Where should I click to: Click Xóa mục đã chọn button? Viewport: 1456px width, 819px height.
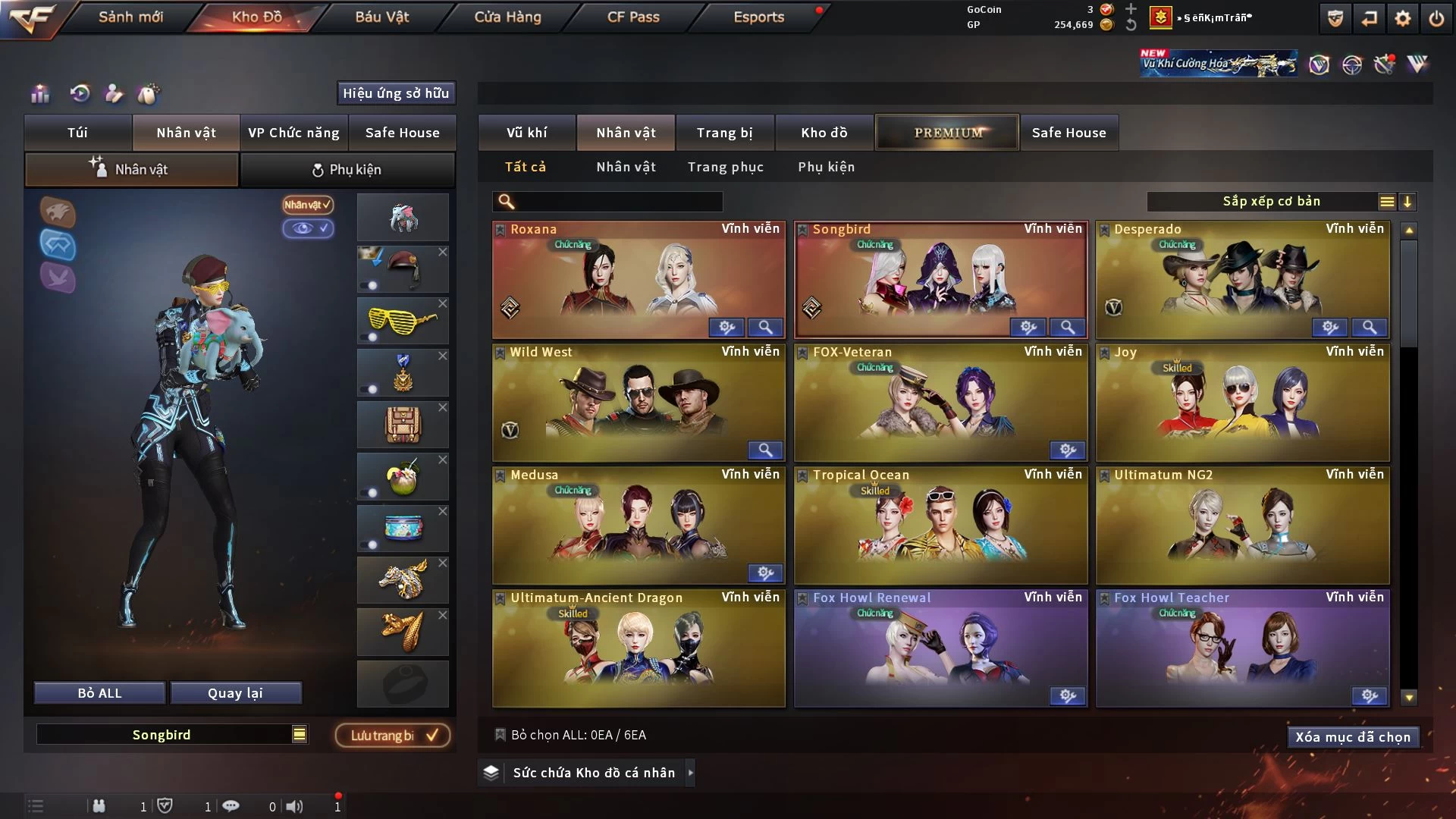pyautogui.click(x=1352, y=737)
